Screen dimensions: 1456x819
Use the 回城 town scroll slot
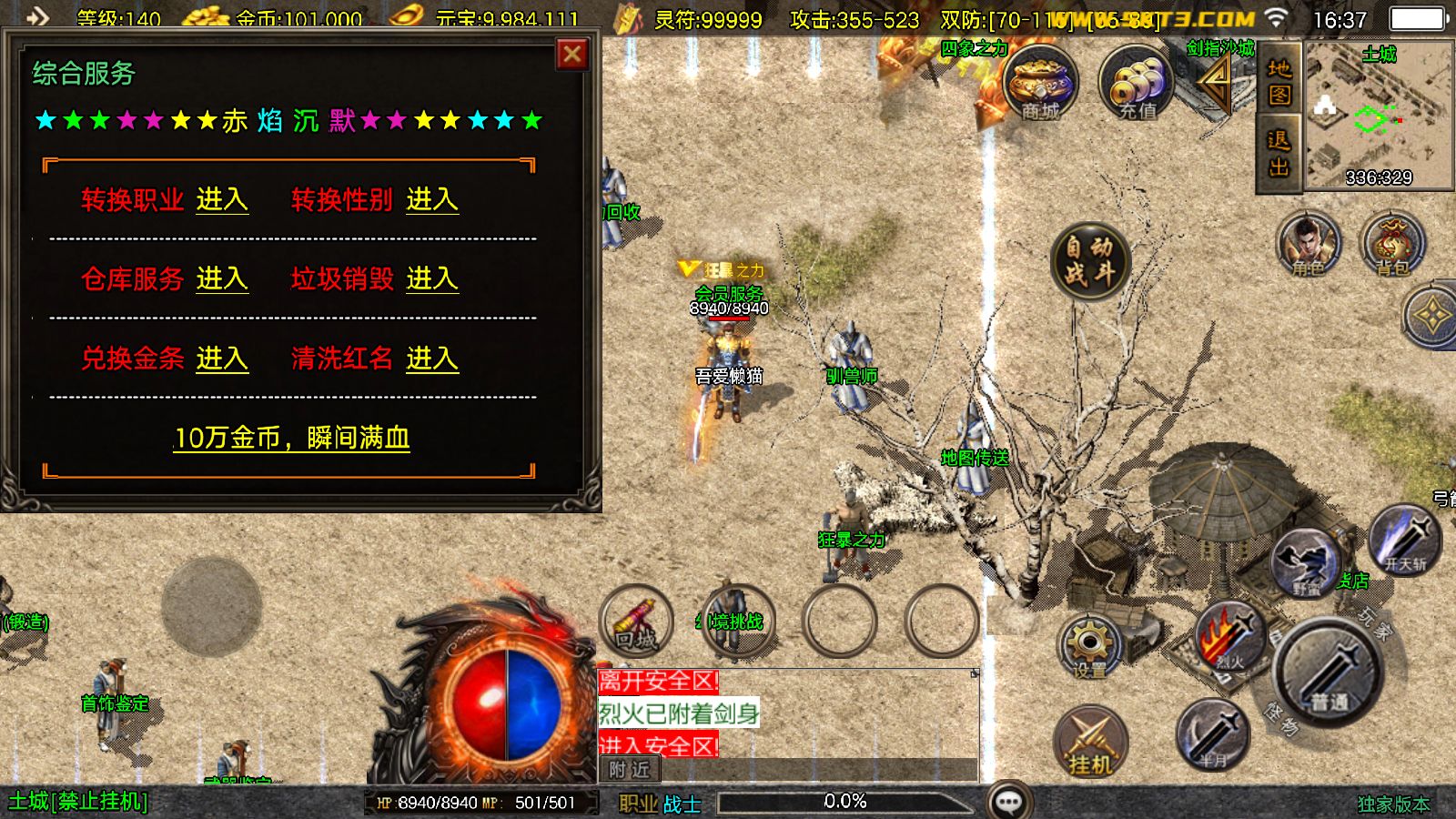[636, 621]
